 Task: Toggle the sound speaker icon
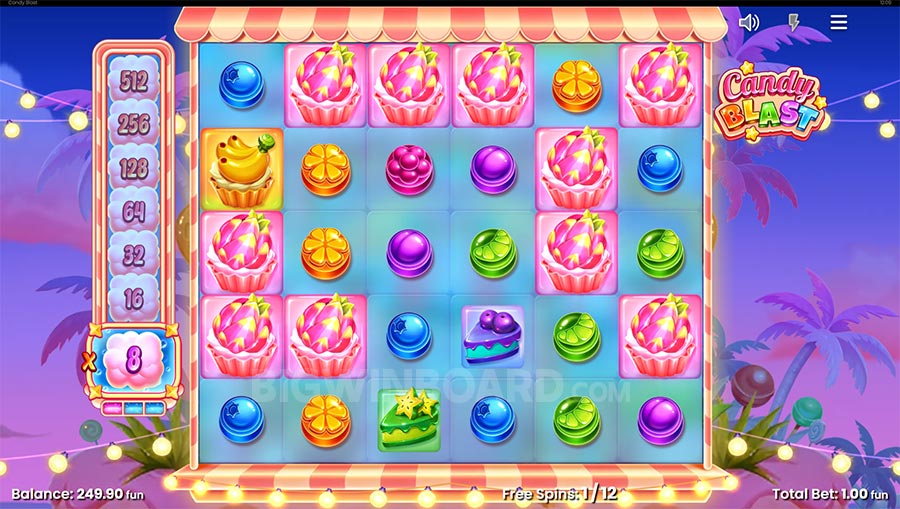pyautogui.click(x=748, y=22)
